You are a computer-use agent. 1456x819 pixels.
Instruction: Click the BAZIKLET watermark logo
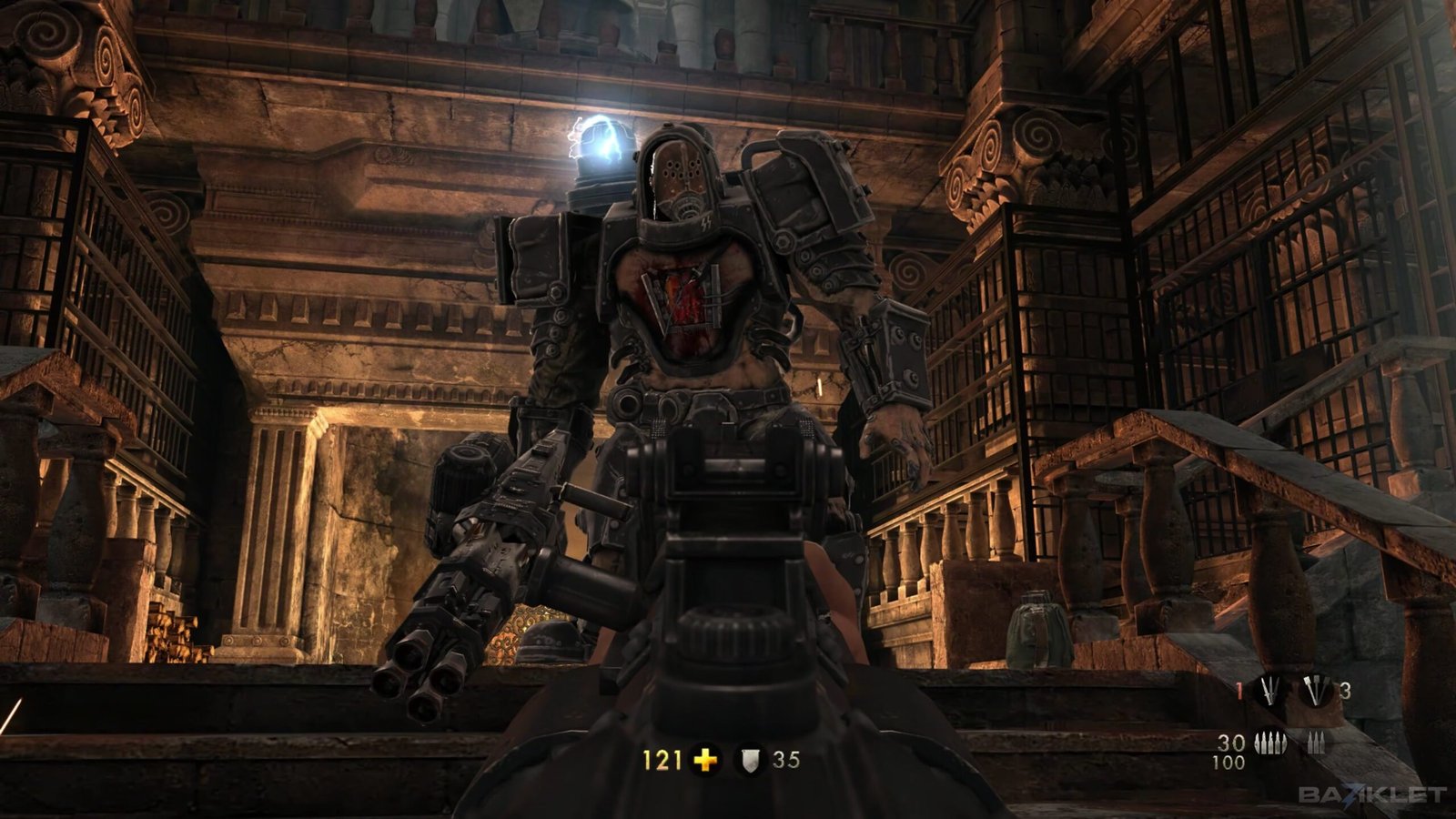point(1371,794)
